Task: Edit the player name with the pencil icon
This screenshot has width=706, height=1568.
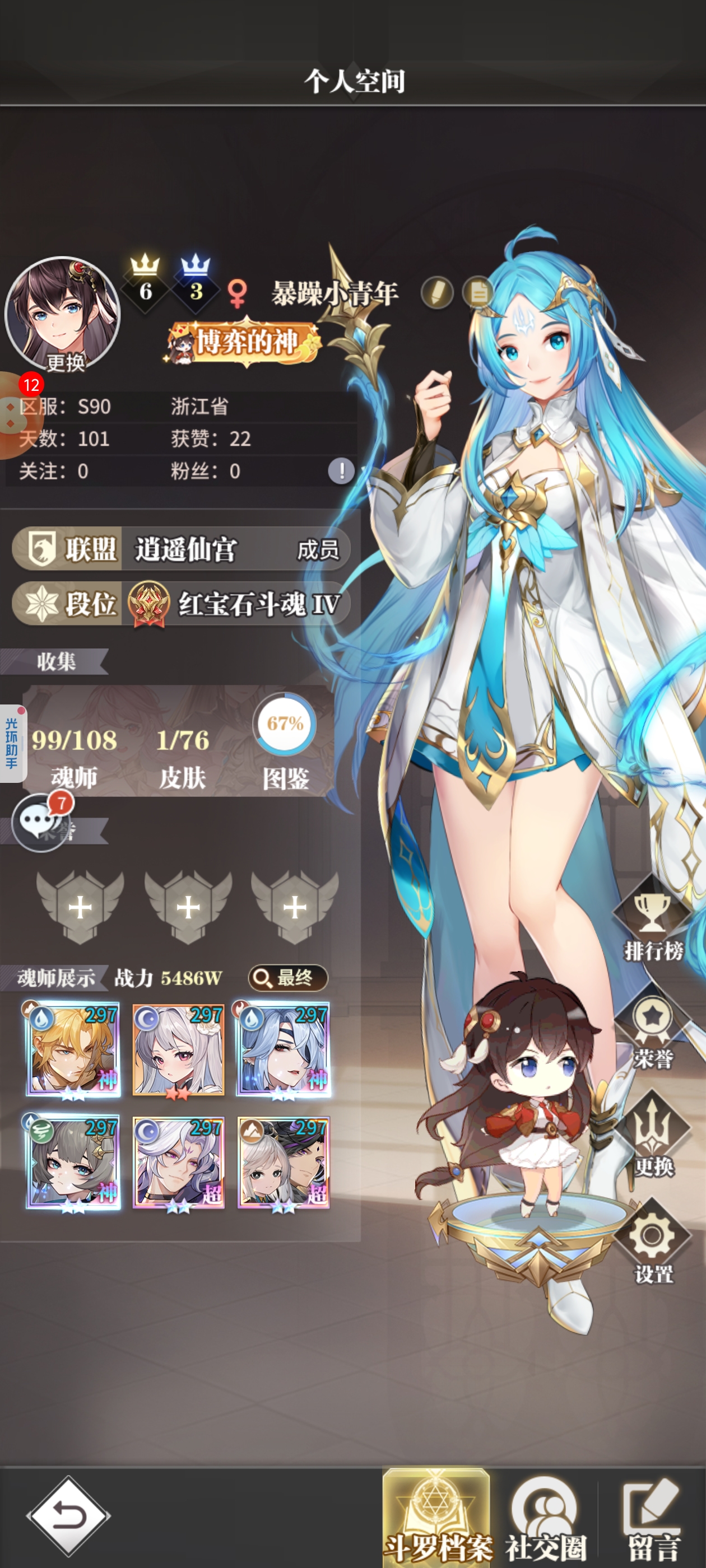Action: coord(436,293)
